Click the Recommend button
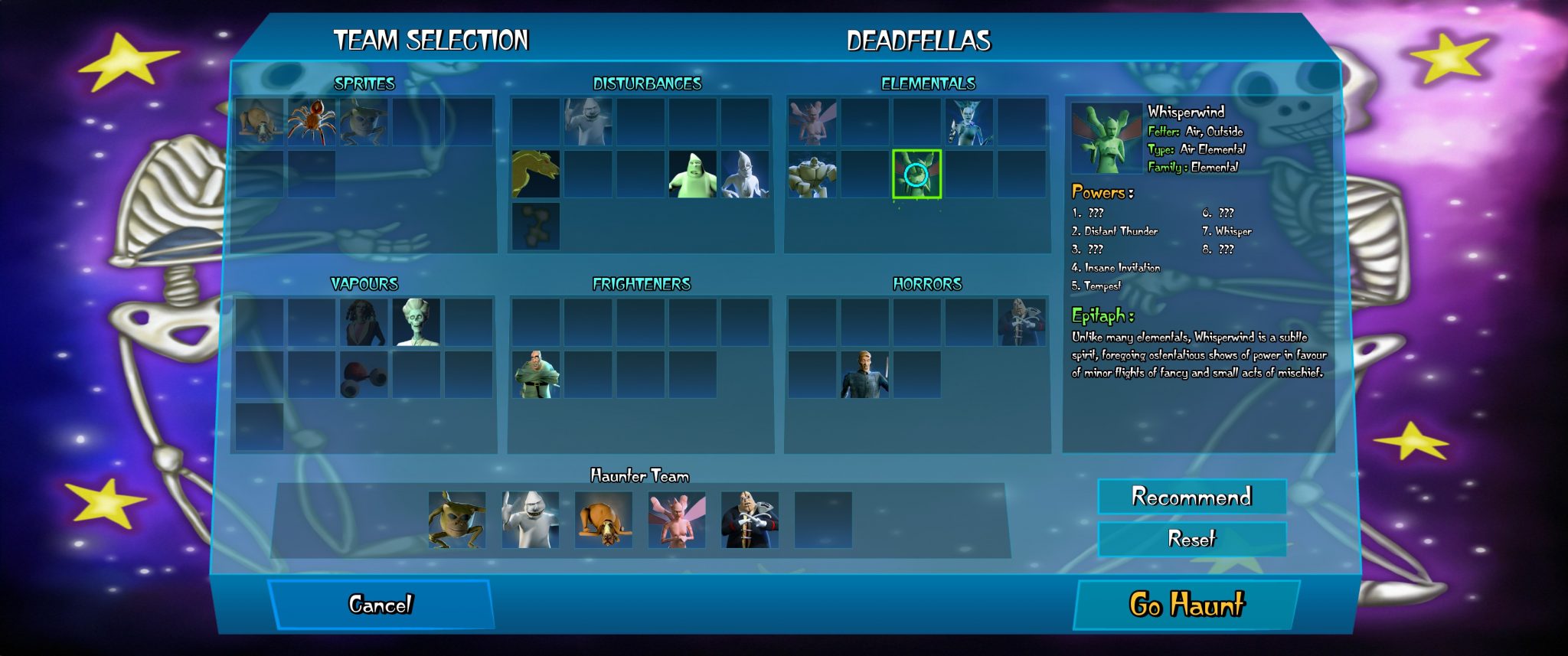Viewport: 1568px width, 656px height. 1191,497
